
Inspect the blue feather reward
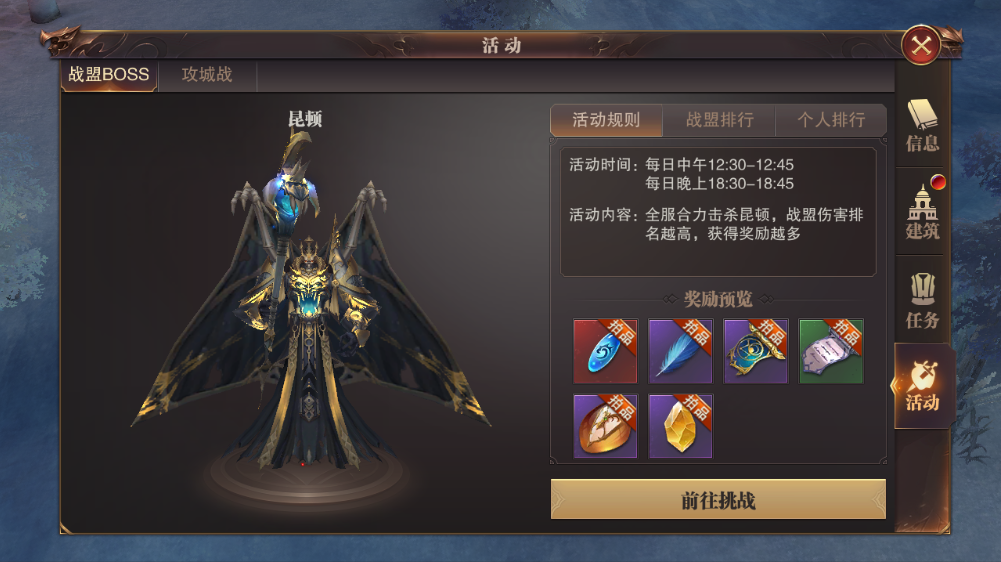pos(680,351)
